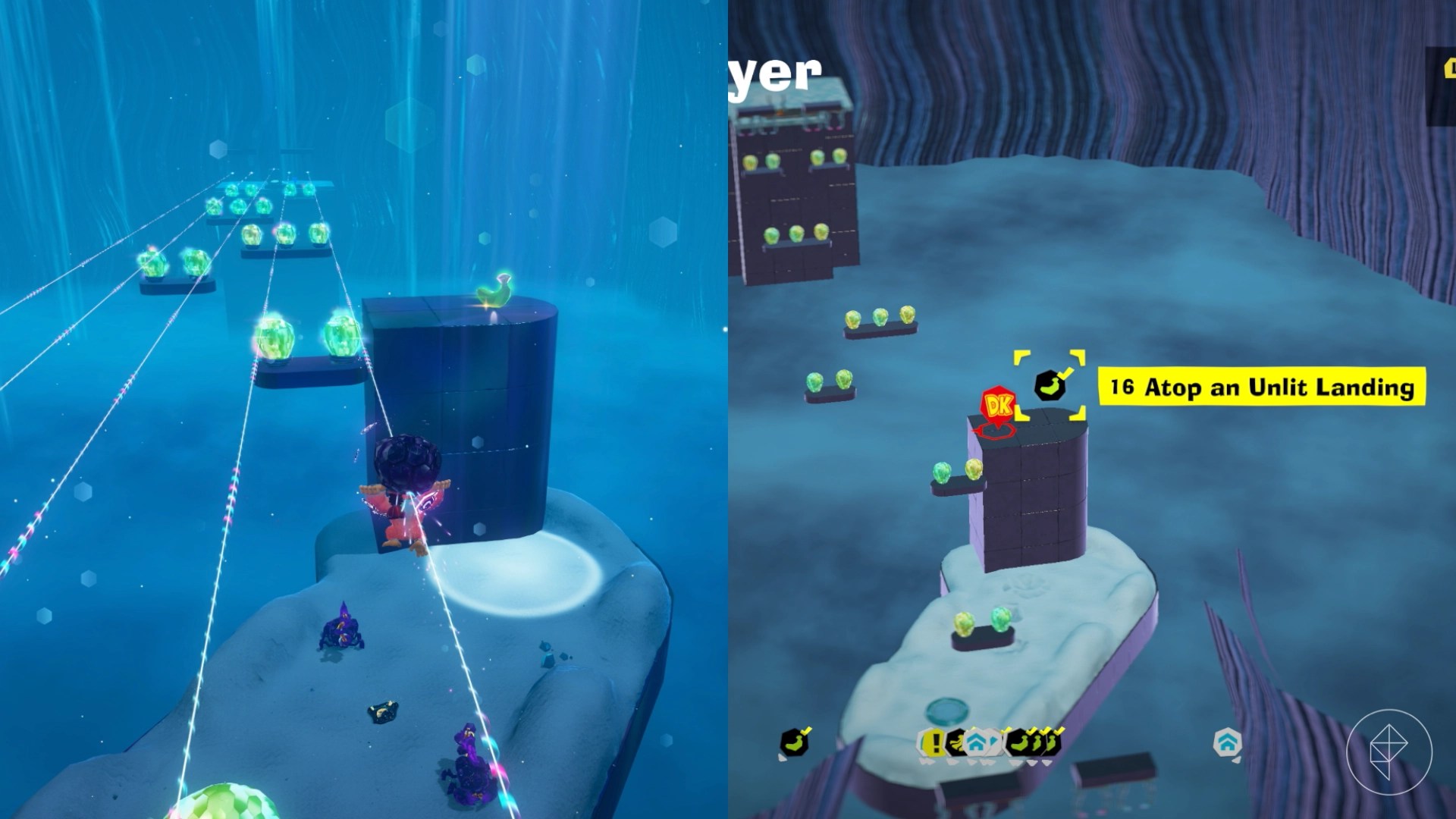Click the far-right blue house map marker

point(1227,742)
